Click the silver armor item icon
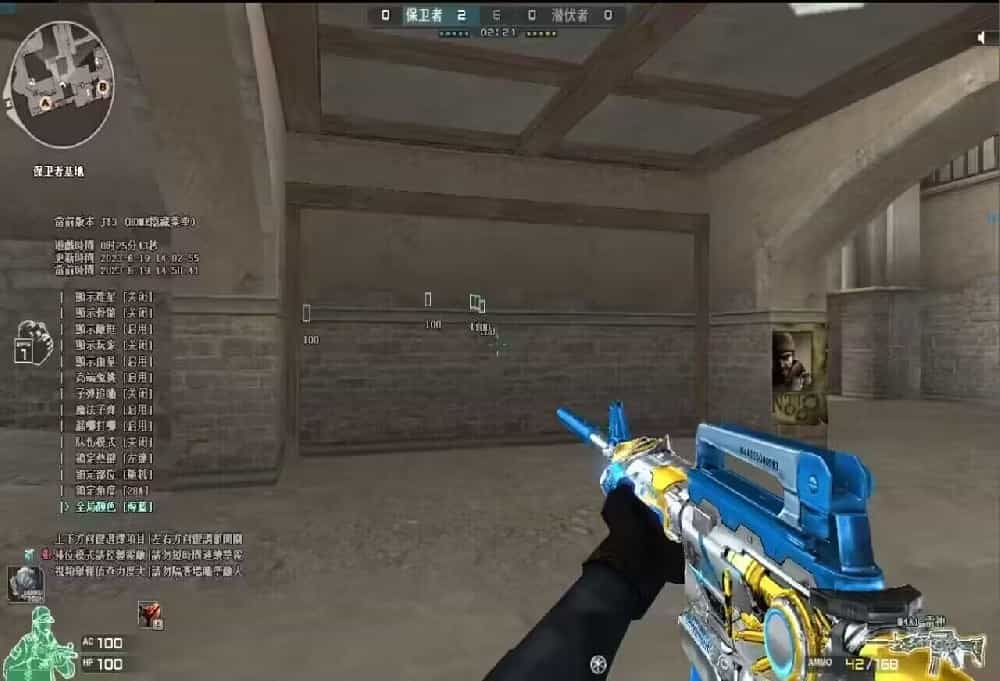This screenshot has height=681, width=1000. point(25,584)
